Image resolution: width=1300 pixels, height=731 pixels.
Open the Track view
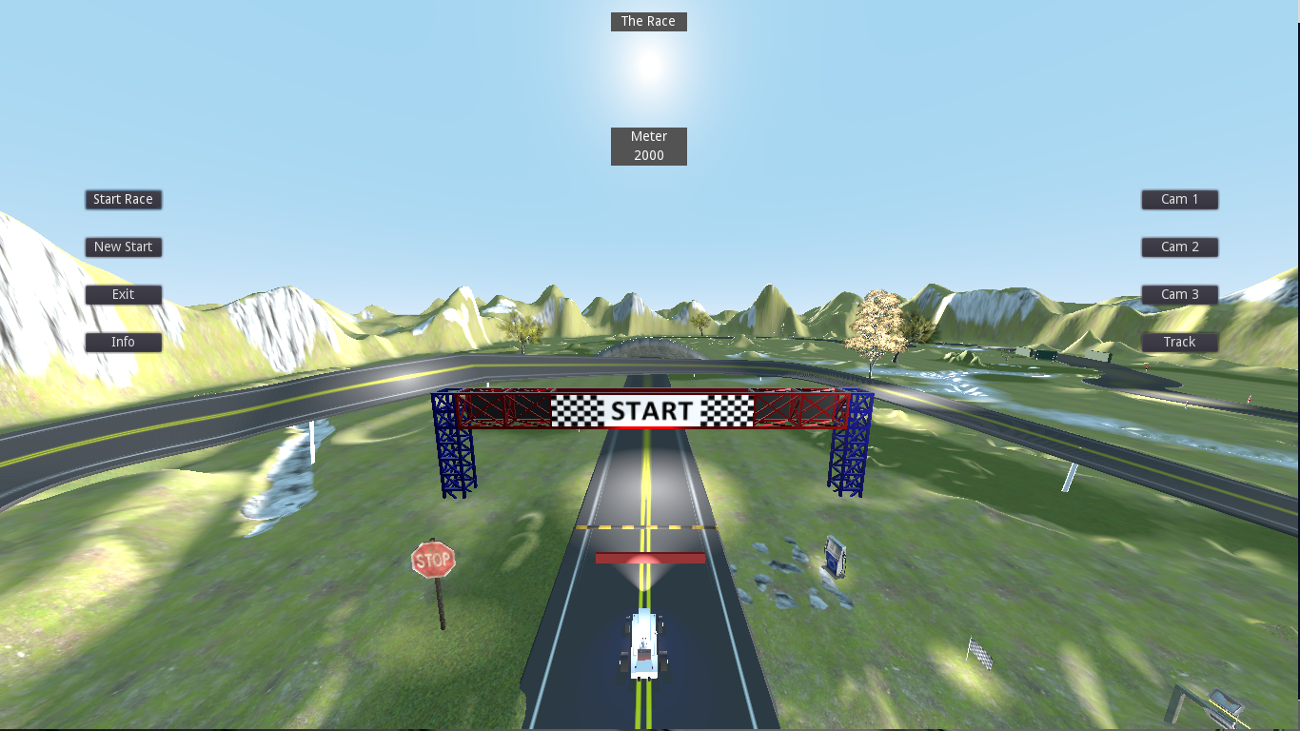(x=1179, y=341)
